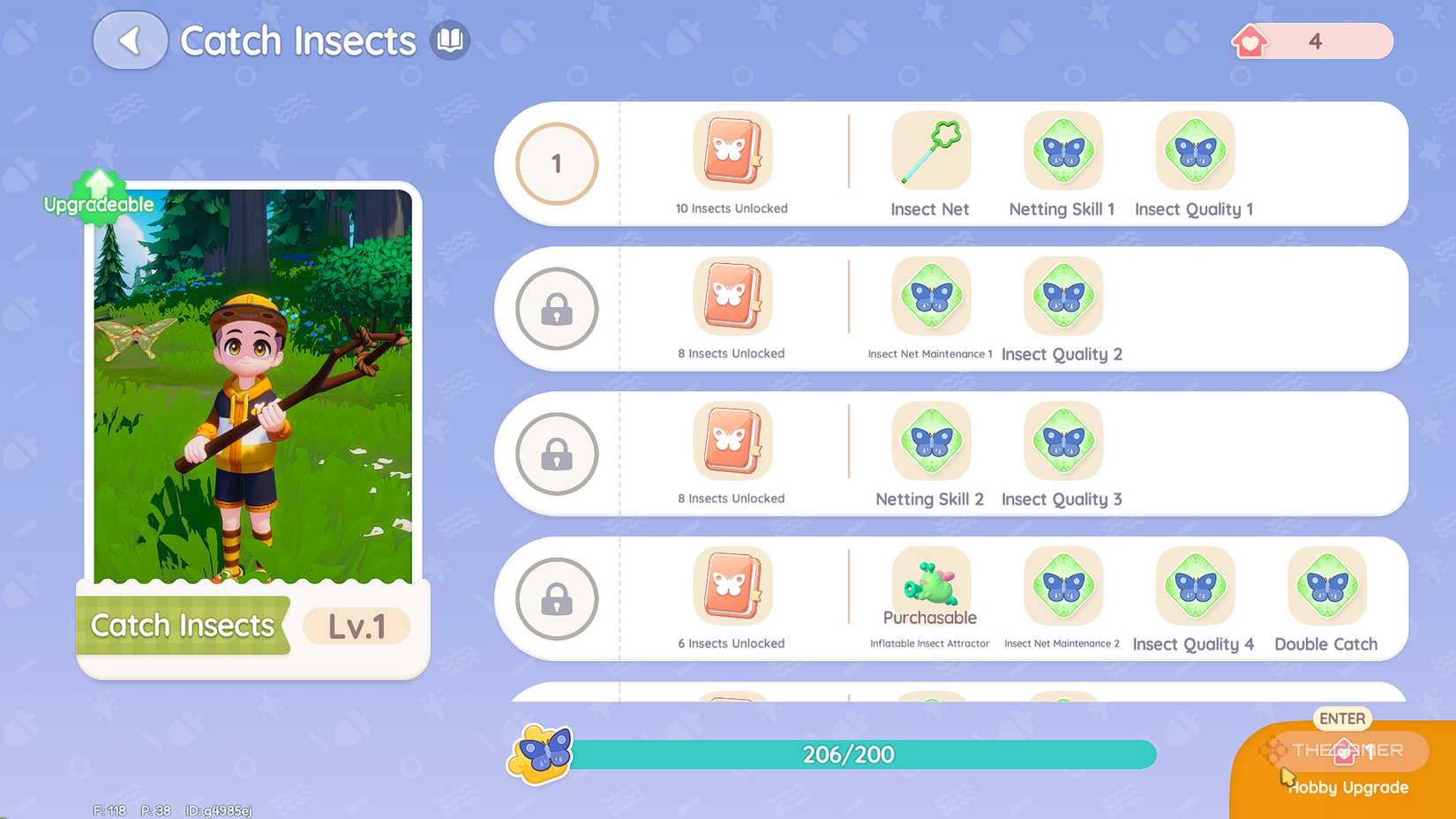Click the Netting Skill 2 icon
The height and width of the screenshot is (819, 1456).
tap(930, 441)
